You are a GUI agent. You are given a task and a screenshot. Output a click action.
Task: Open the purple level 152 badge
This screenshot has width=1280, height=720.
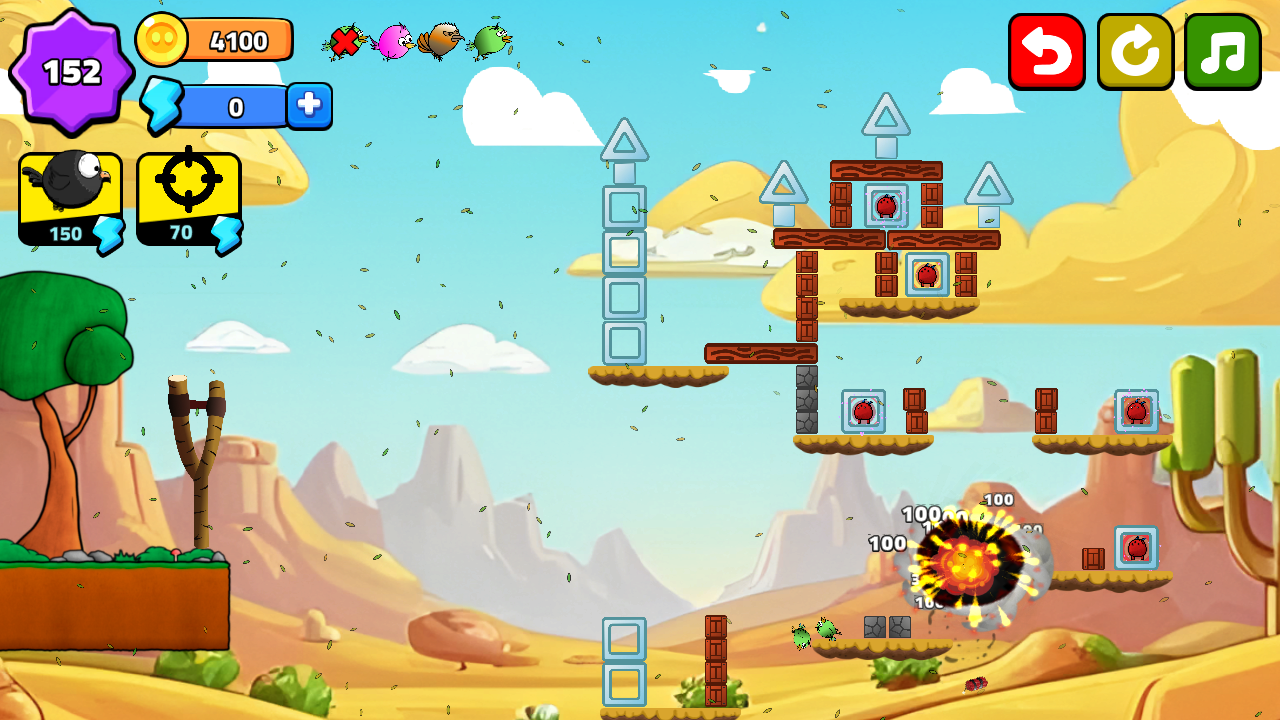(73, 70)
